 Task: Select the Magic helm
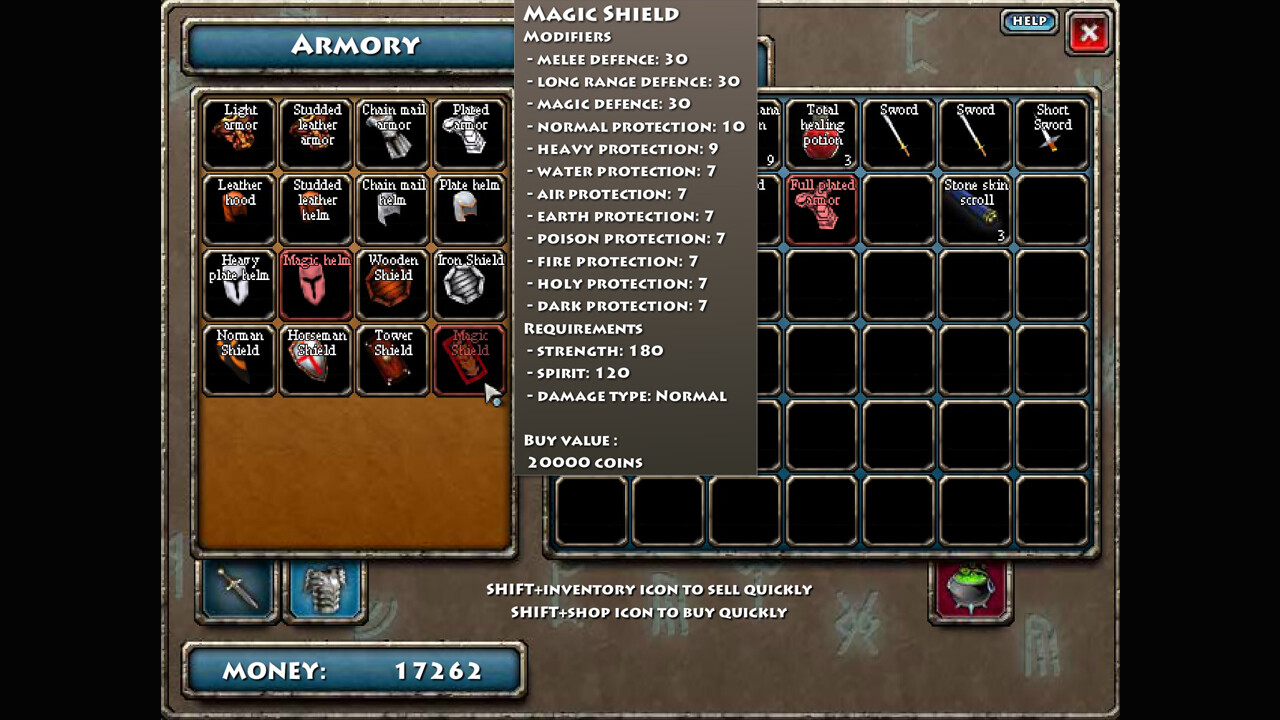316,285
